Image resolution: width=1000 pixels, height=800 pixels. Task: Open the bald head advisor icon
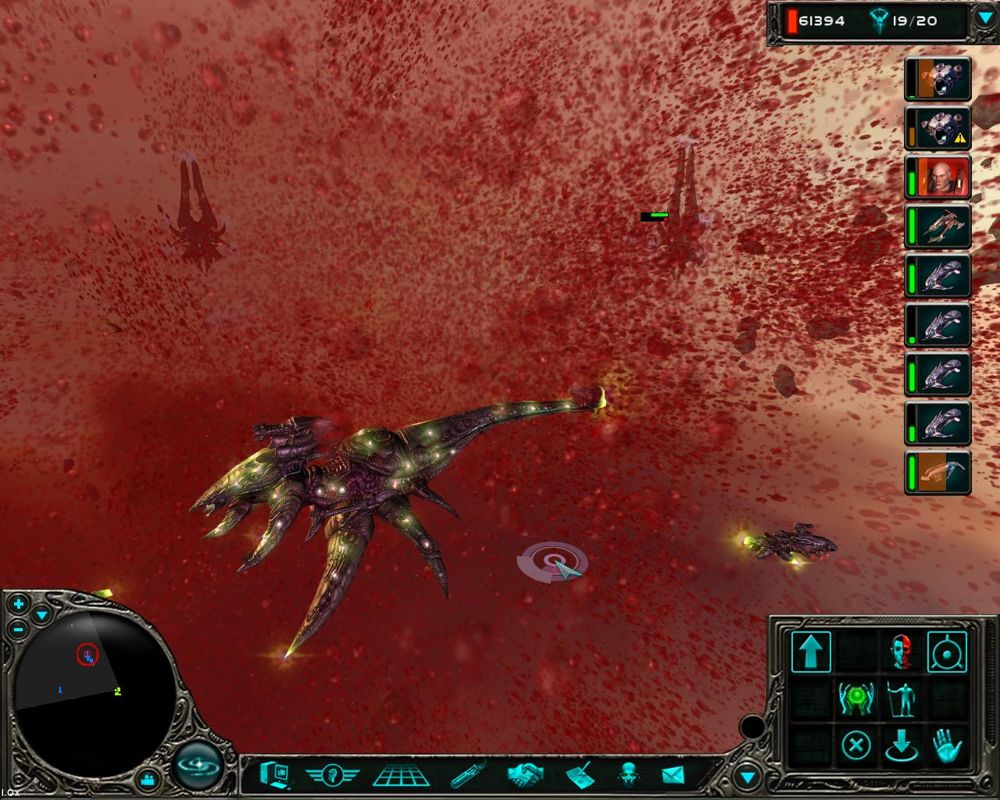(628, 775)
